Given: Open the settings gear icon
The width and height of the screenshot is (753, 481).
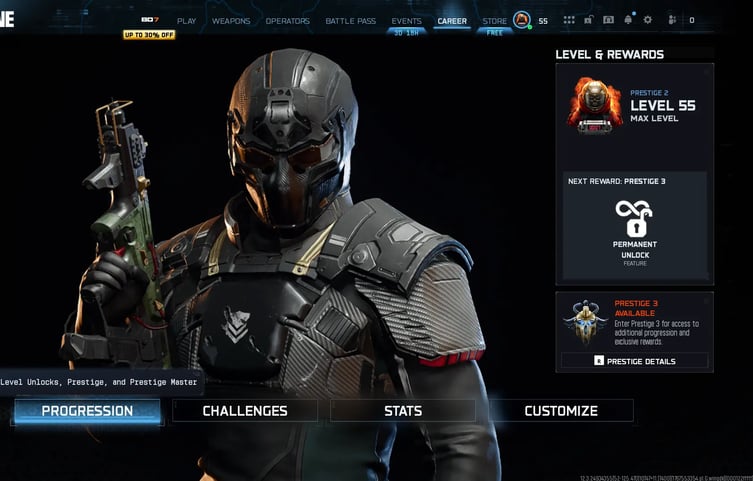Looking at the screenshot, I should coord(647,20).
